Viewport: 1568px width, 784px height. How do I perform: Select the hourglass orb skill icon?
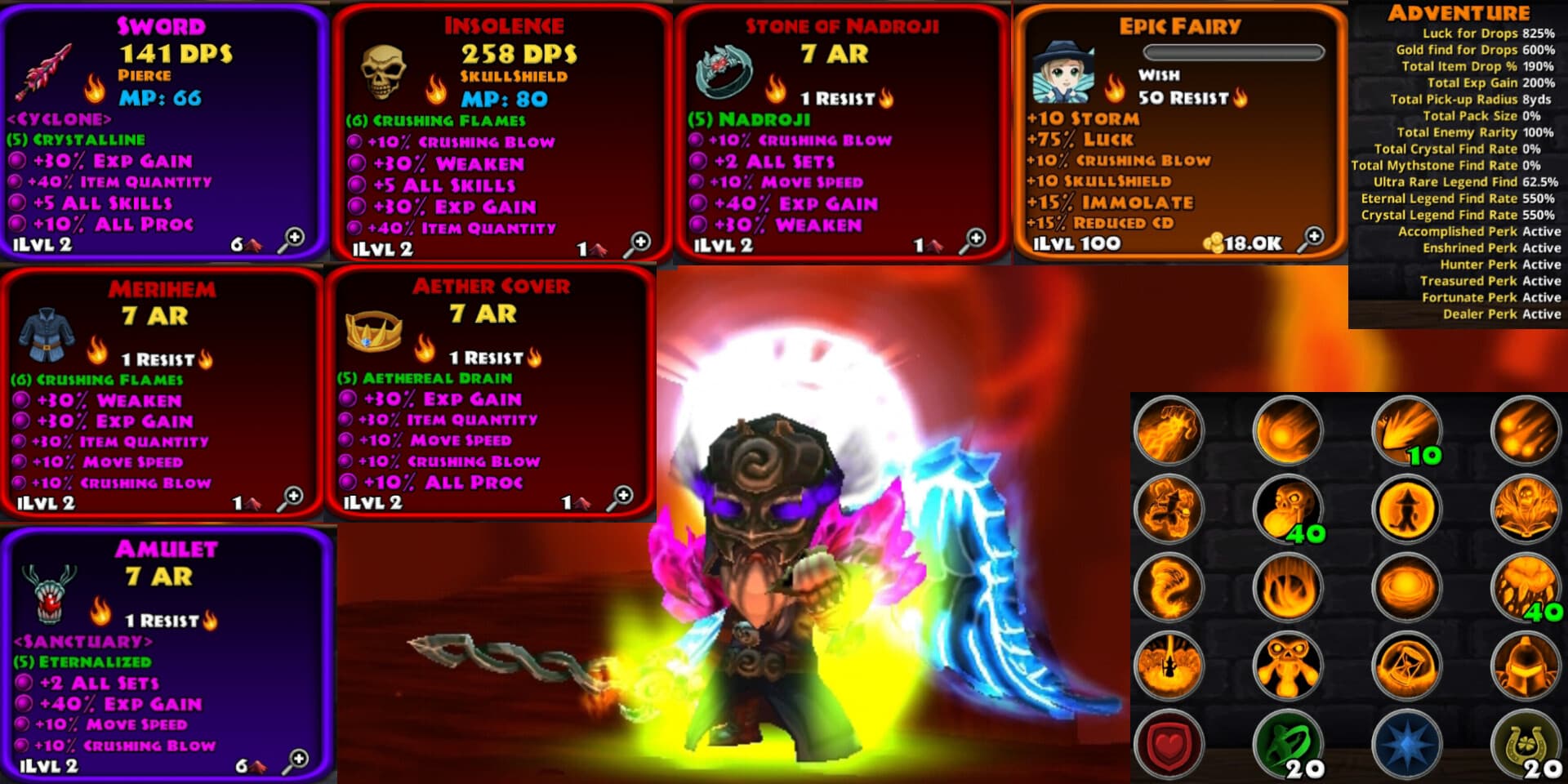(x=1406, y=666)
